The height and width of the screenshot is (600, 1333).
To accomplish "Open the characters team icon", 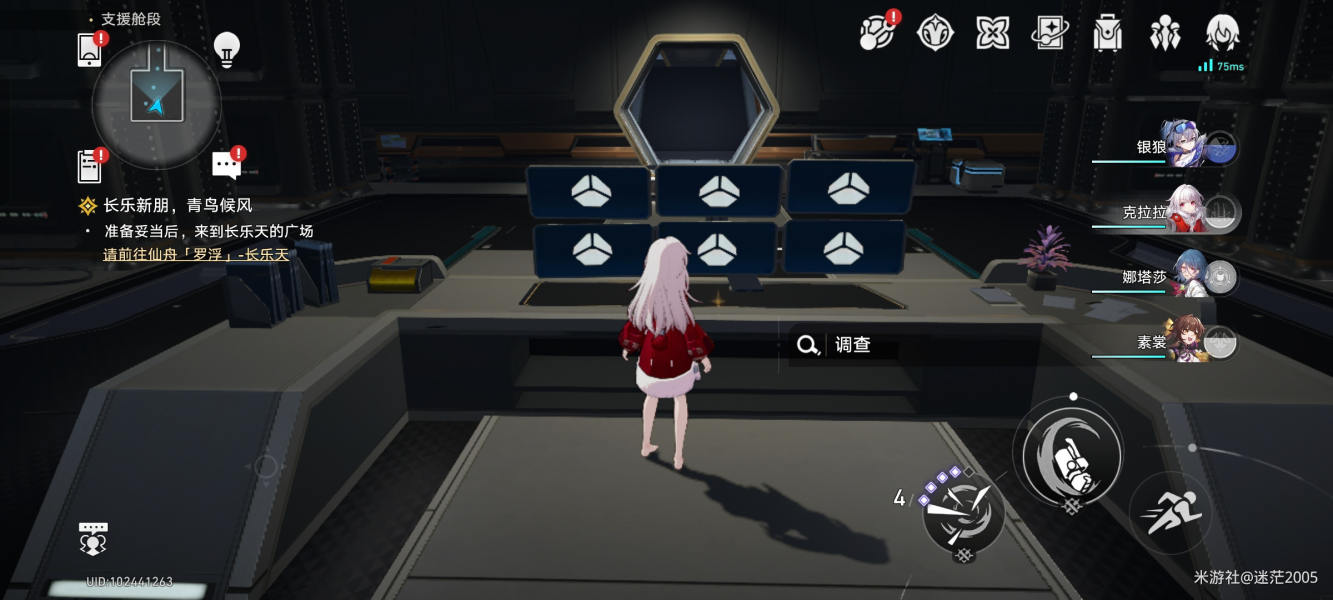I will point(1165,33).
